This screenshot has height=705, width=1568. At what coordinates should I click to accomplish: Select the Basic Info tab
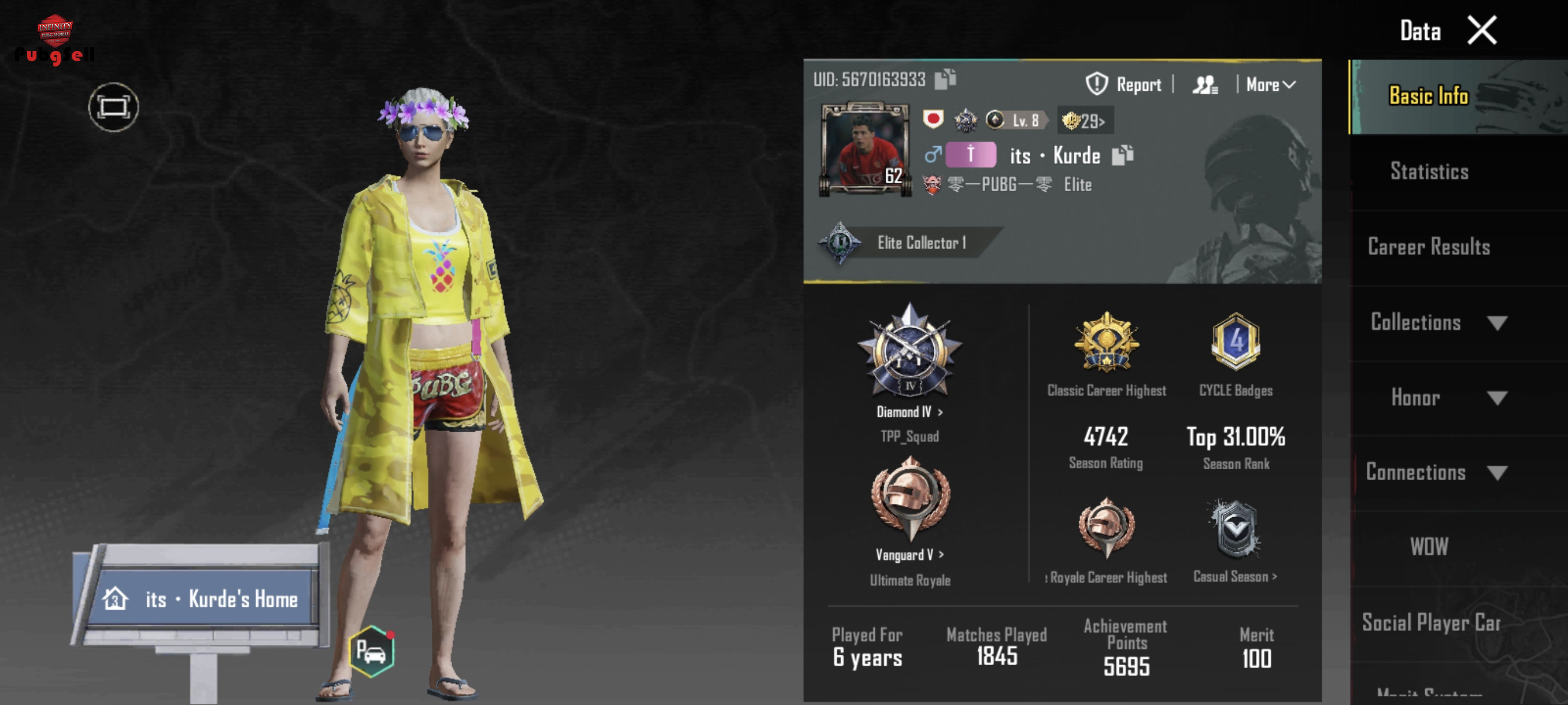click(x=1428, y=96)
